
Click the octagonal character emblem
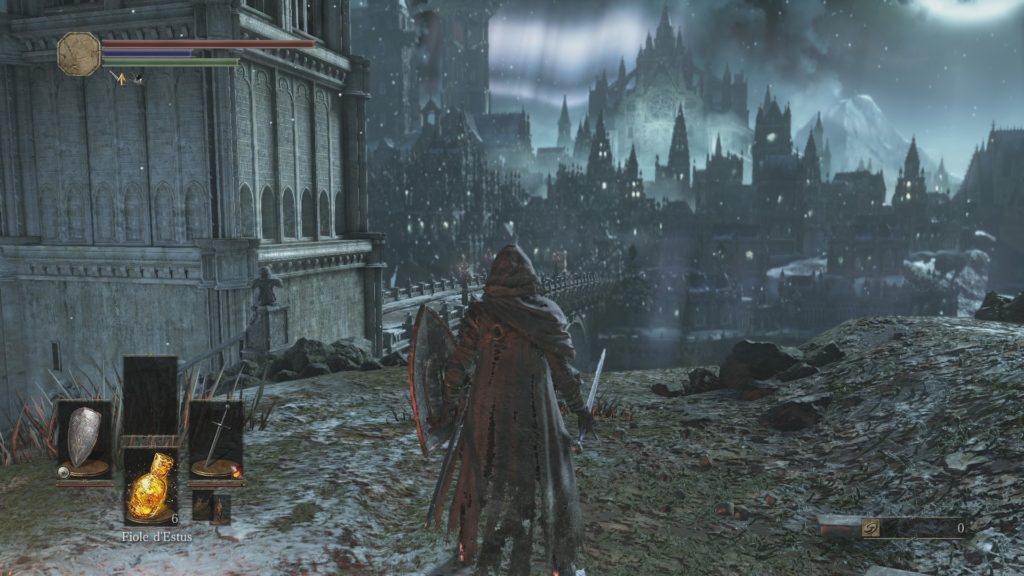pos(78,54)
